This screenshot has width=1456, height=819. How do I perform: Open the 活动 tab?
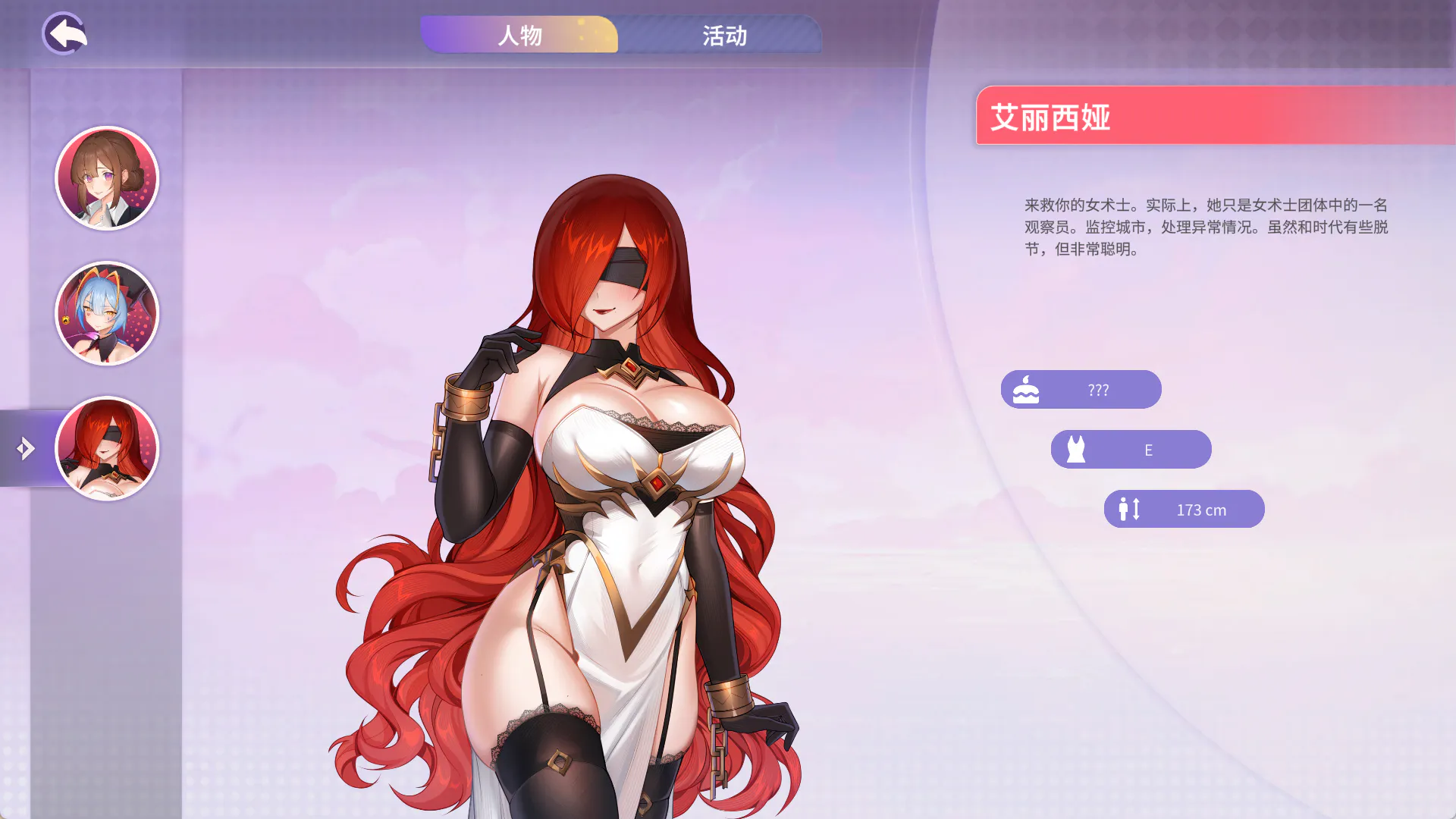(723, 35)
